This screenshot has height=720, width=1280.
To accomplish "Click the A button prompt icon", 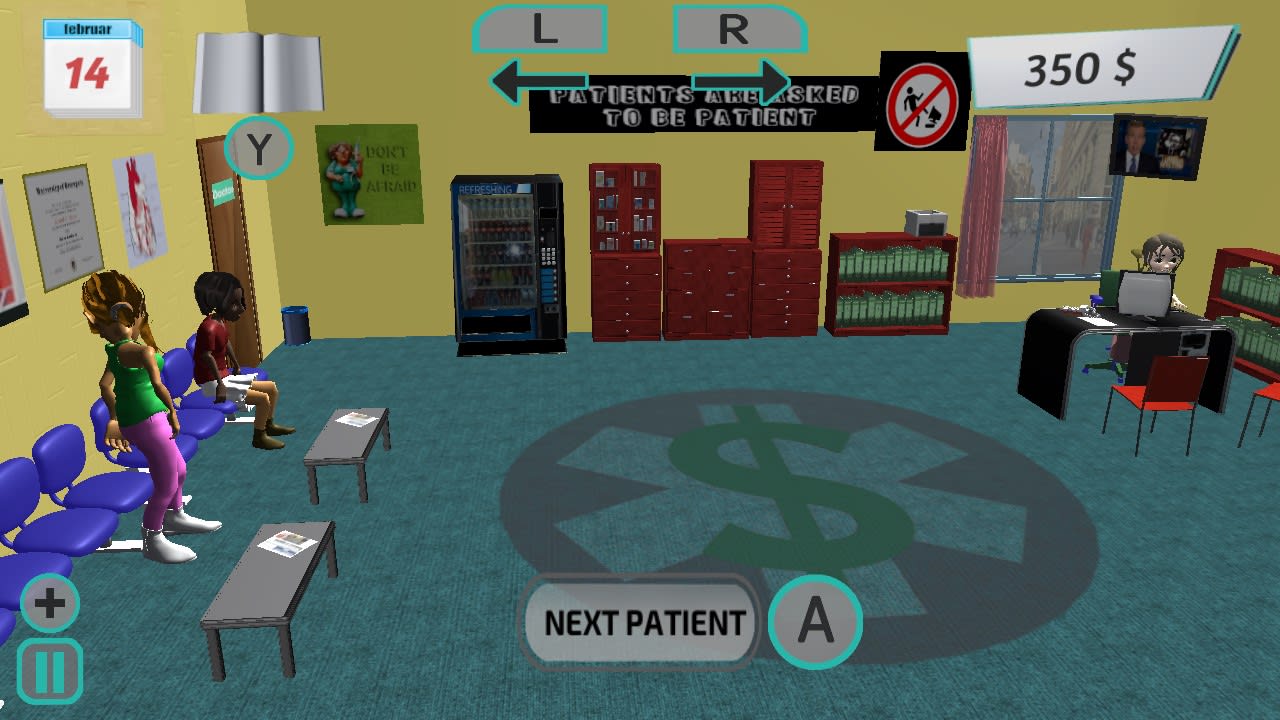I will click(815, 622).
